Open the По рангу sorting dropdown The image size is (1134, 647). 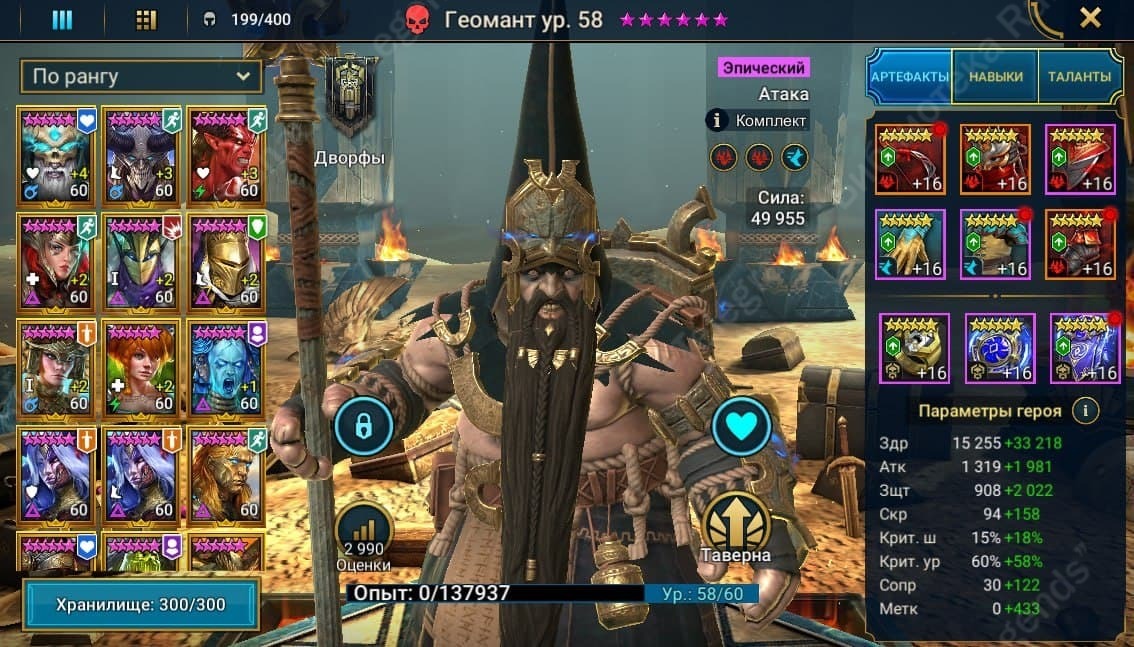coord(141,76)
